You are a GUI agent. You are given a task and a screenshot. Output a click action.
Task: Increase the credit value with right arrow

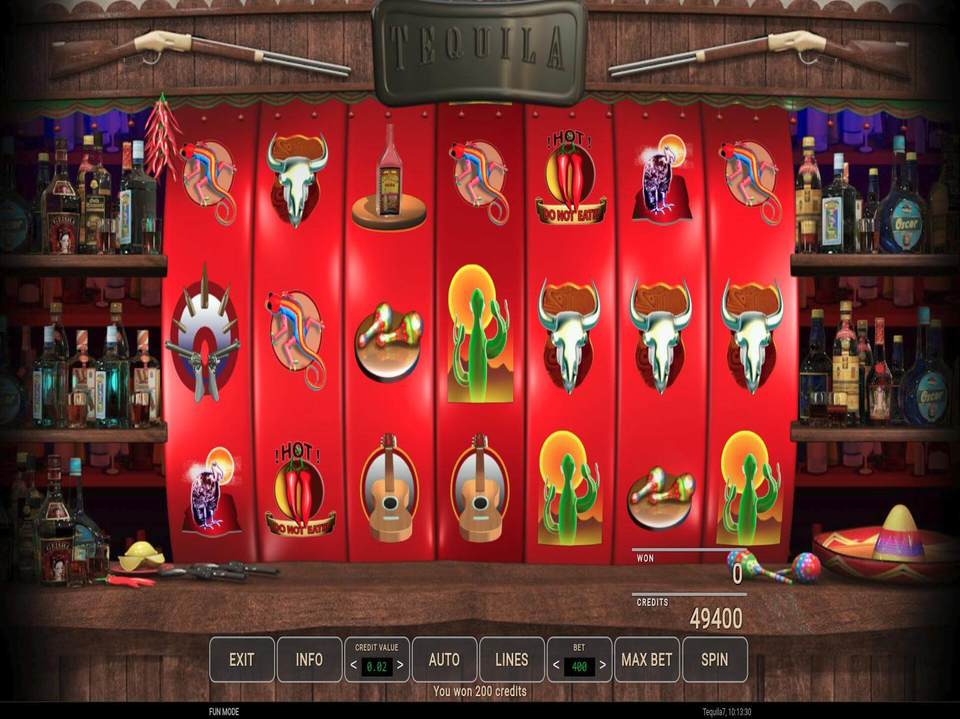tap(401, 665)
